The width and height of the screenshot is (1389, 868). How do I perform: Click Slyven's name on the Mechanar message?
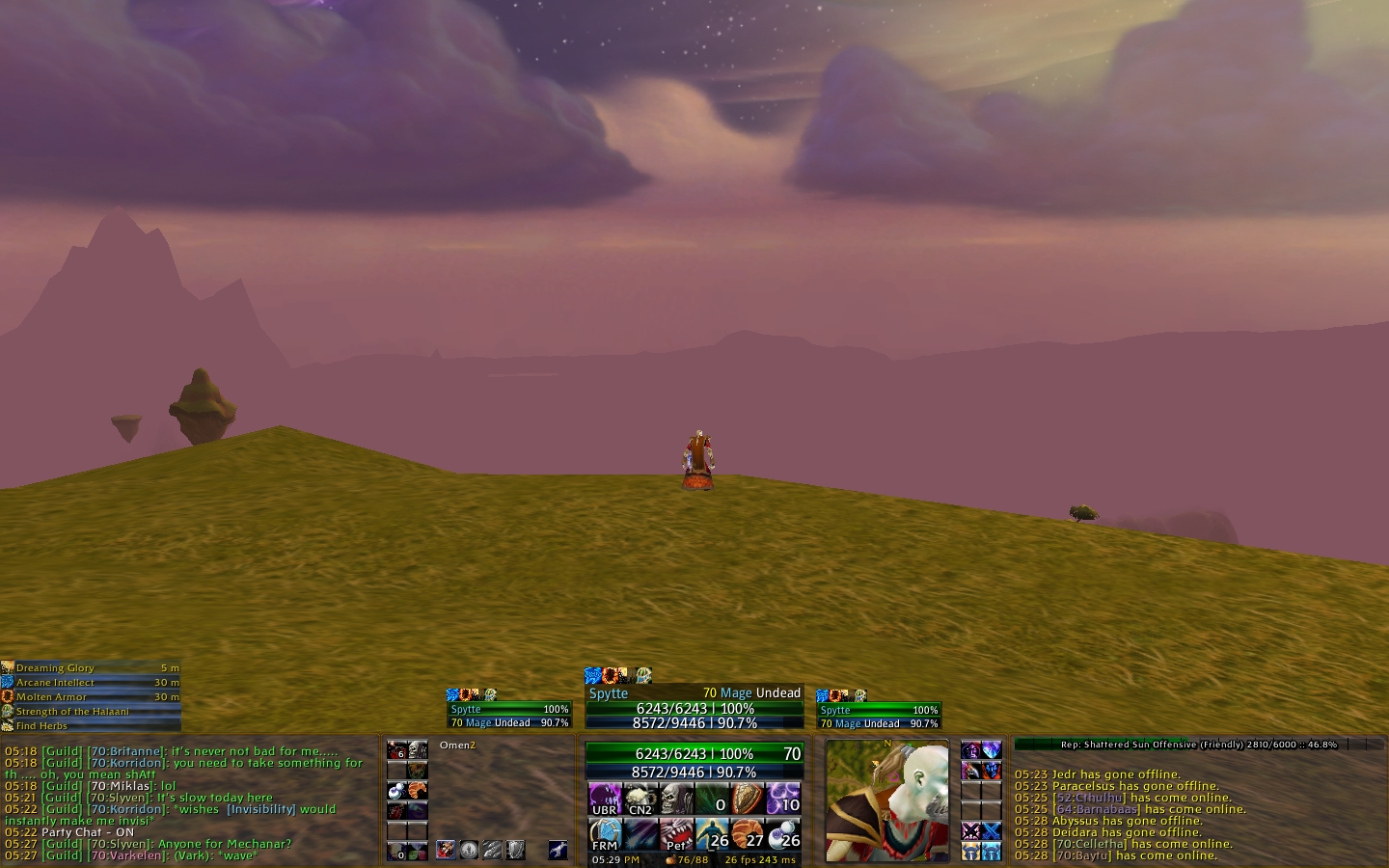(126, 844)
